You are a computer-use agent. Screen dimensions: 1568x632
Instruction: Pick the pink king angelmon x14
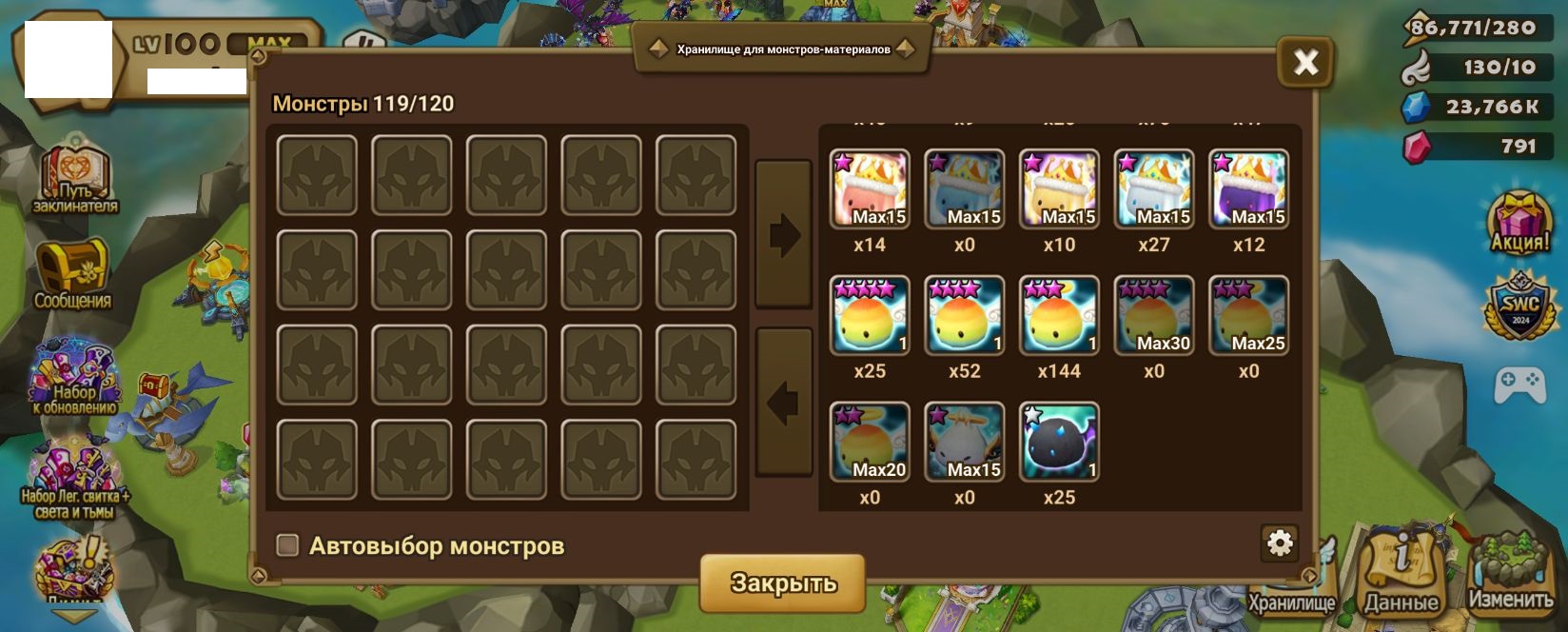[870, 188]
